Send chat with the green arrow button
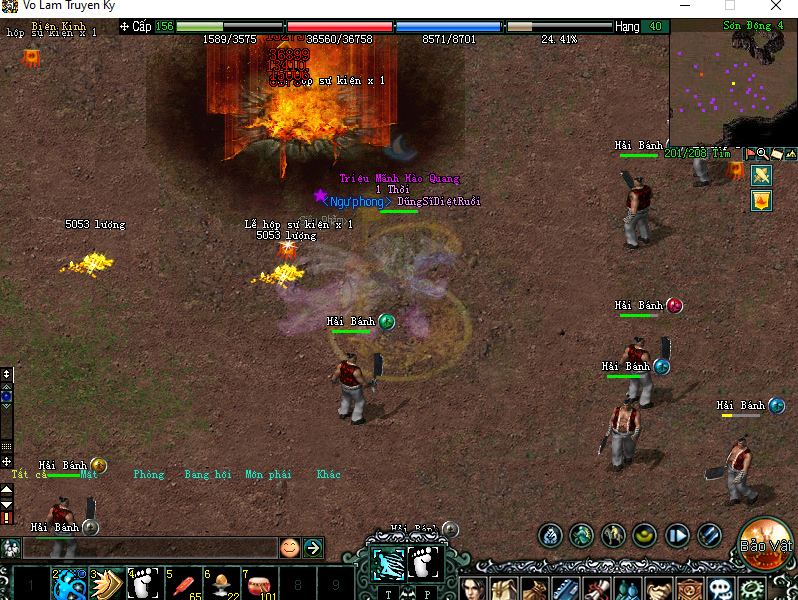The width and height of the screenshot is (798, 600). 313,547
